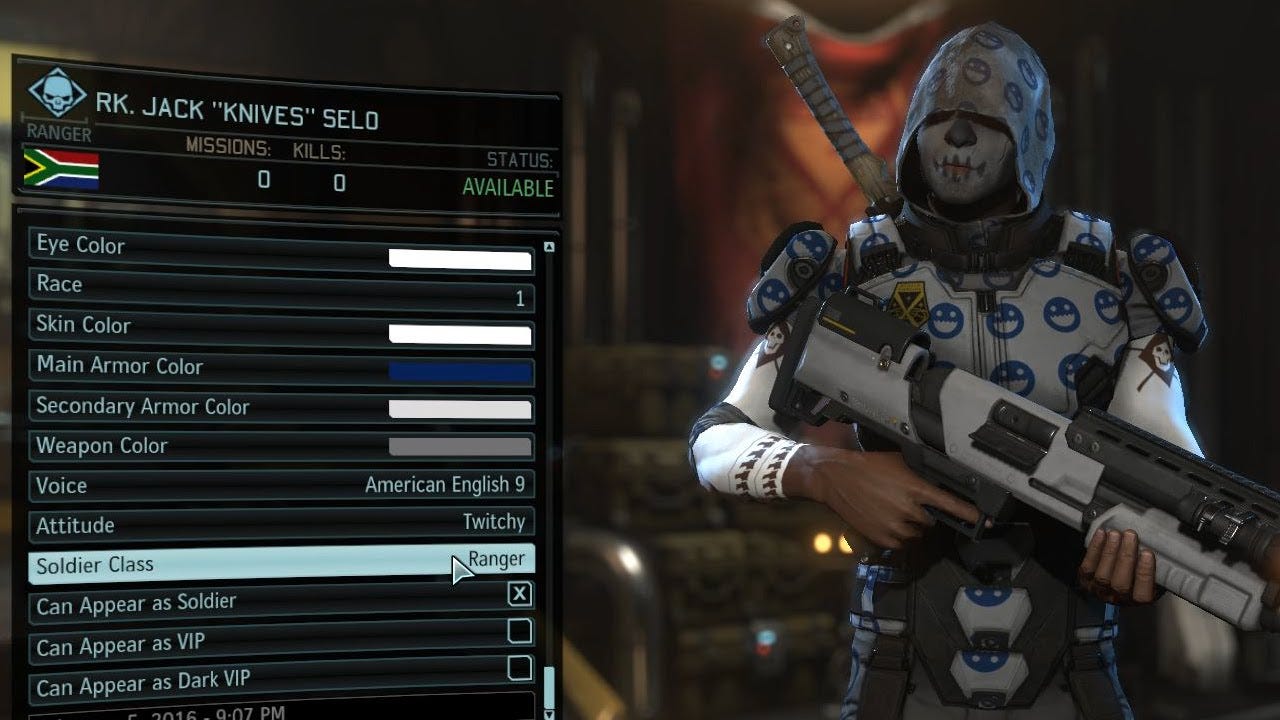Click the blue Main Armor Color swatch
Viewport: 1280px width, 720px height.
click(x=460, y=372)
